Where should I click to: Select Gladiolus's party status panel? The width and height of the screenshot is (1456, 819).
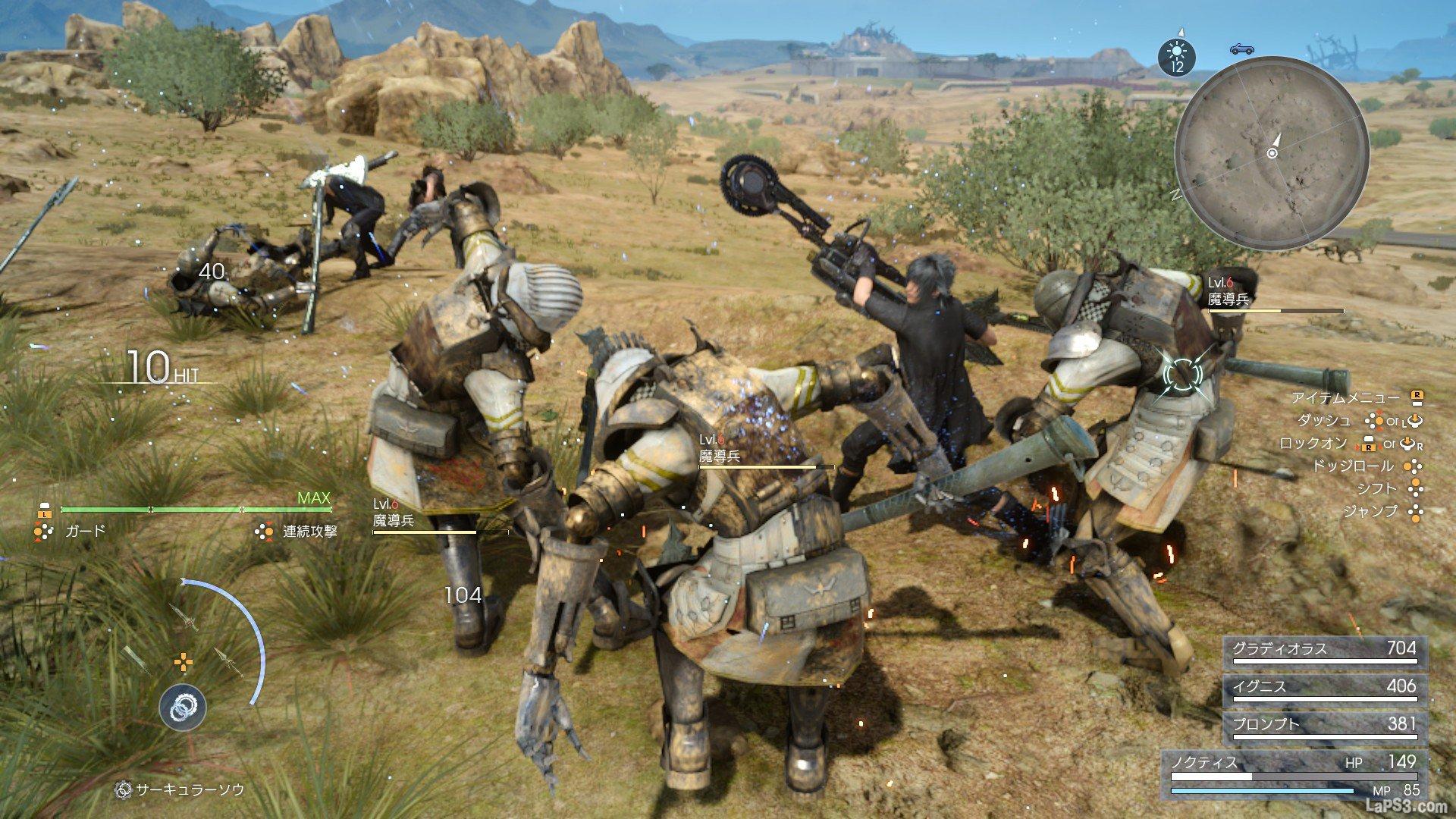1324,651
